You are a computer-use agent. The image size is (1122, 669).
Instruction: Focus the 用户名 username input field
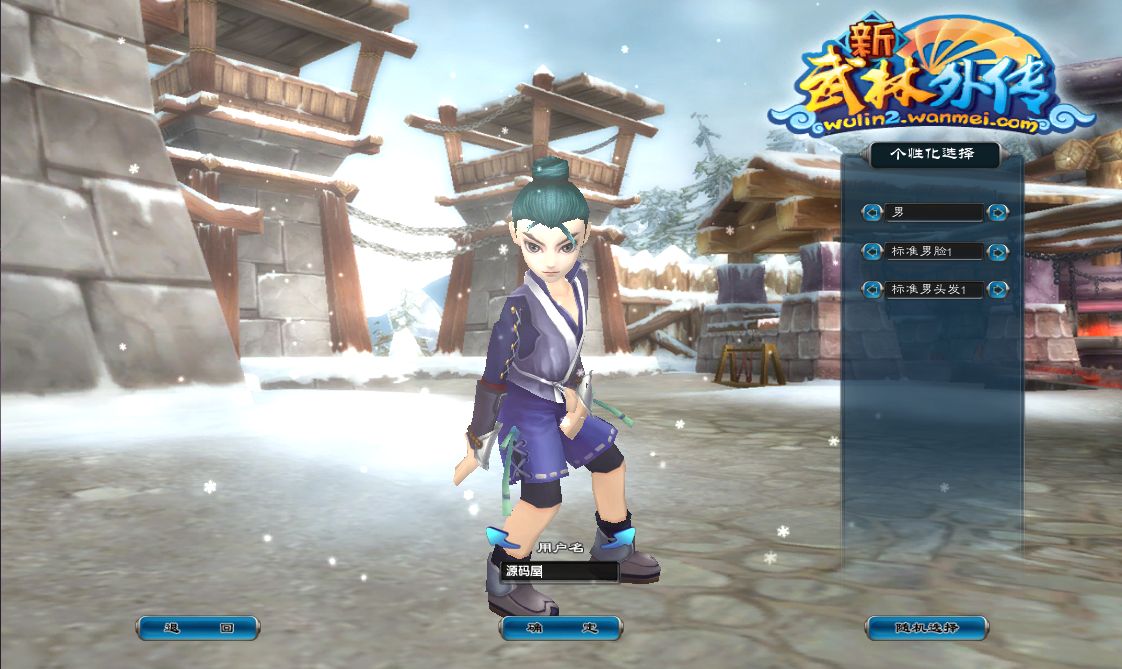(x=560, y=572)
